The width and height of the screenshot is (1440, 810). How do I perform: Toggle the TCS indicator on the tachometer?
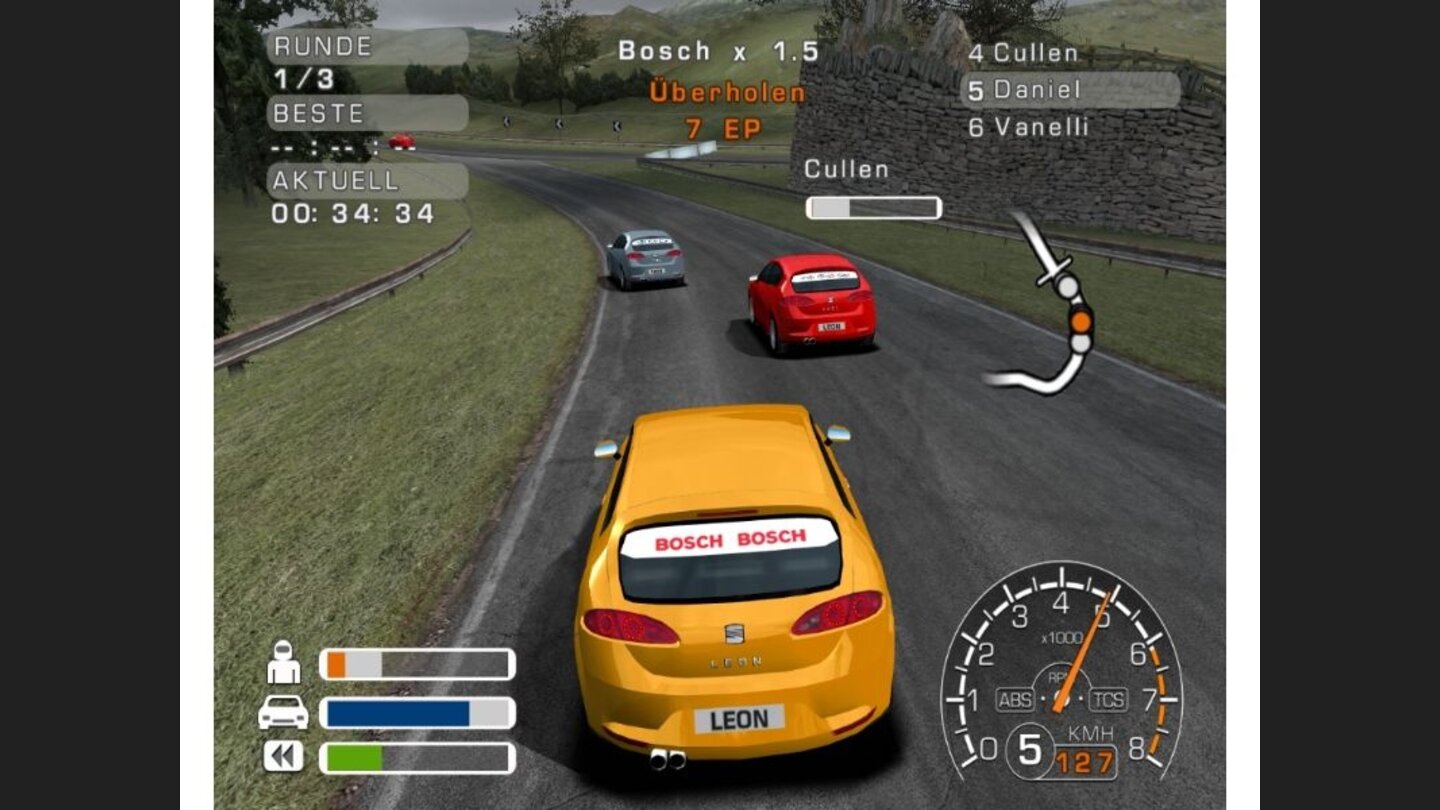(x=1108, y=700)
